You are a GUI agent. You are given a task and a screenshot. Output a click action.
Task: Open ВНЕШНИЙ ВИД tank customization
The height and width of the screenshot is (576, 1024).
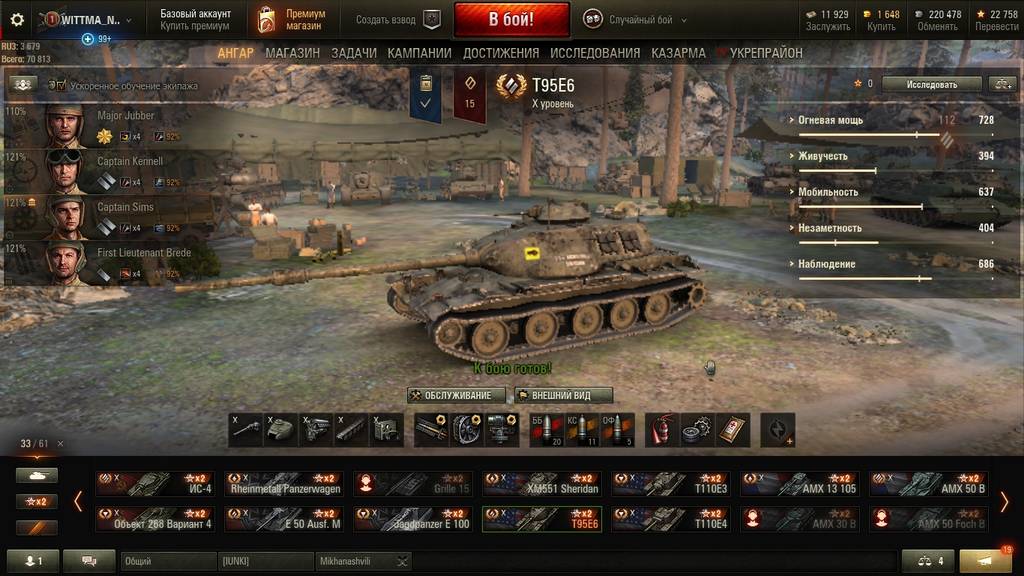coord(563,395)
